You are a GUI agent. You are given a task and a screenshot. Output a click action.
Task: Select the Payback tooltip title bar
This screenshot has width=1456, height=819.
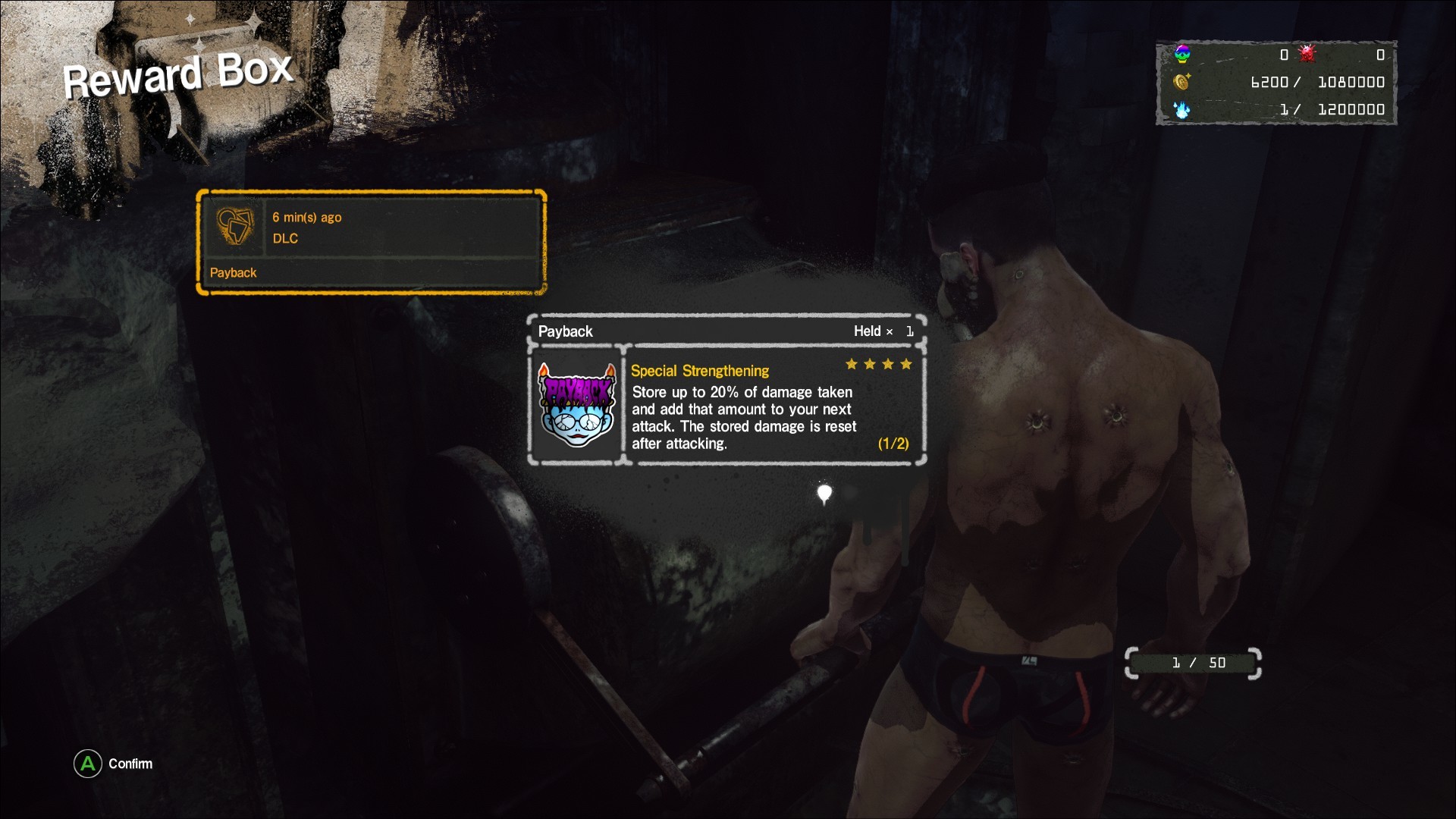click(x=565, y=331)
